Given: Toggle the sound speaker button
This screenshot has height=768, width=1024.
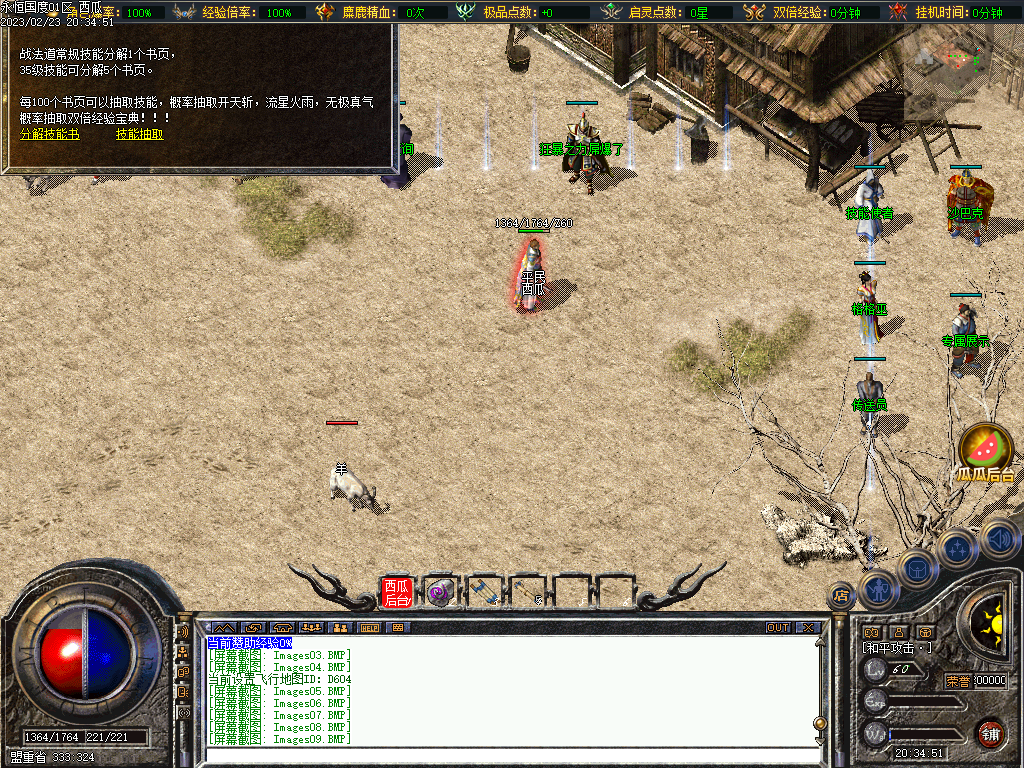Looking at the screenshot, I should [x=998, y=538].
